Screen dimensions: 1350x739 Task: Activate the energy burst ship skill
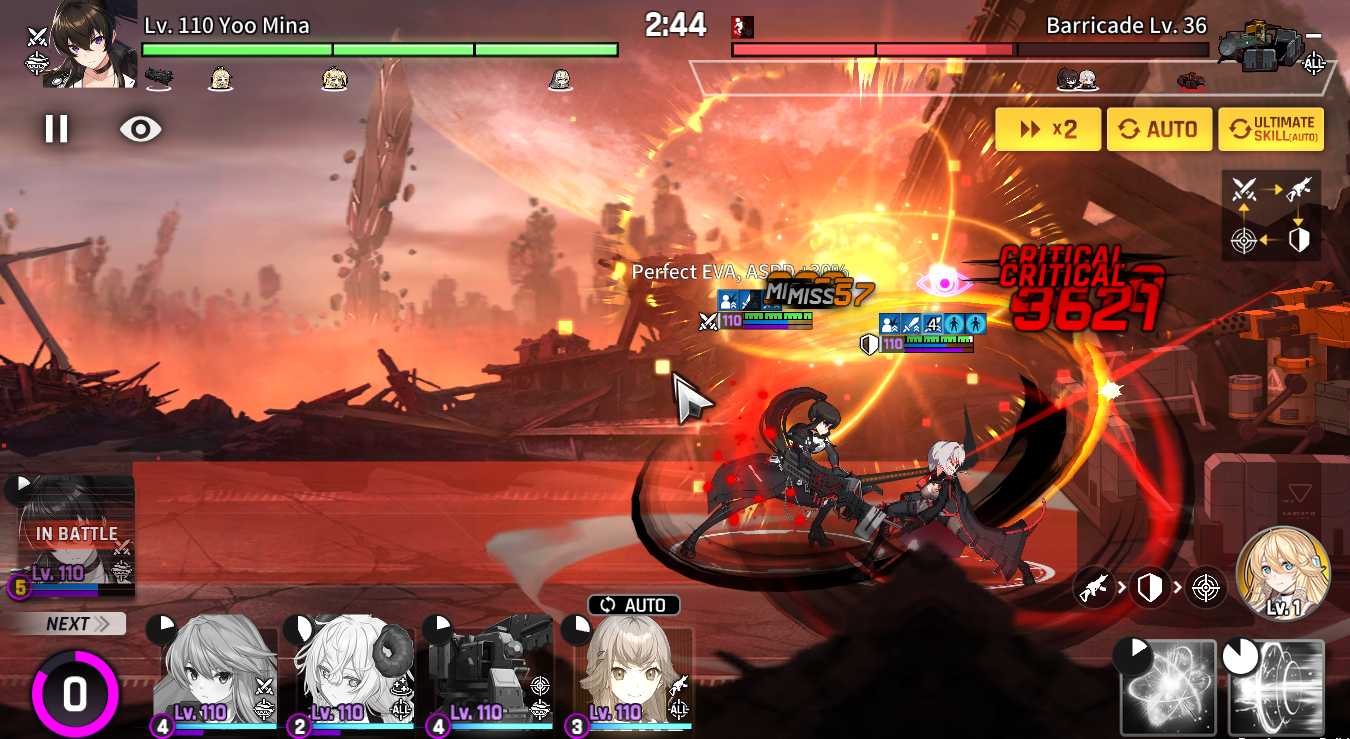point(1168,687)
